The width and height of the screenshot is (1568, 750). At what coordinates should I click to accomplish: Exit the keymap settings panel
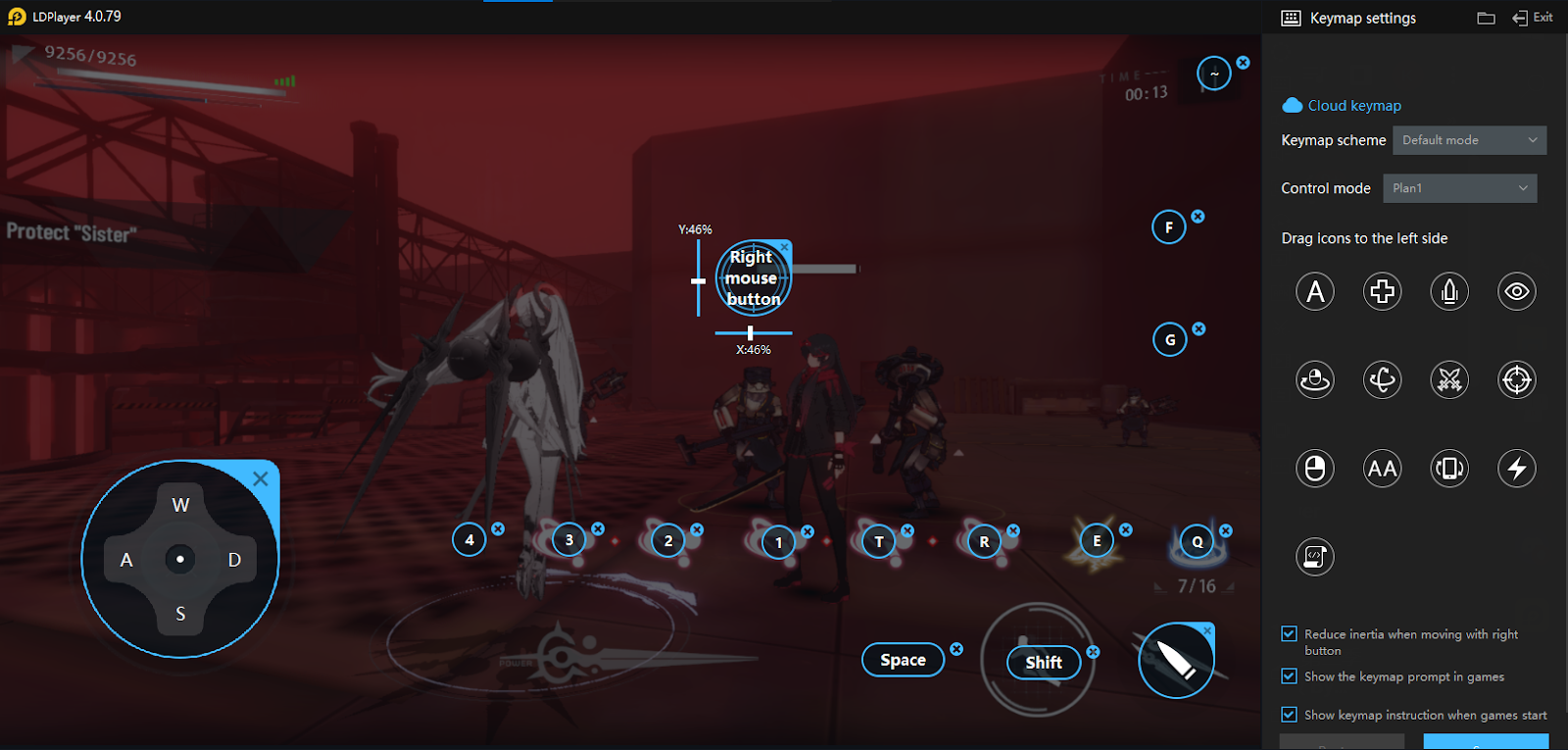point(1533,18)
